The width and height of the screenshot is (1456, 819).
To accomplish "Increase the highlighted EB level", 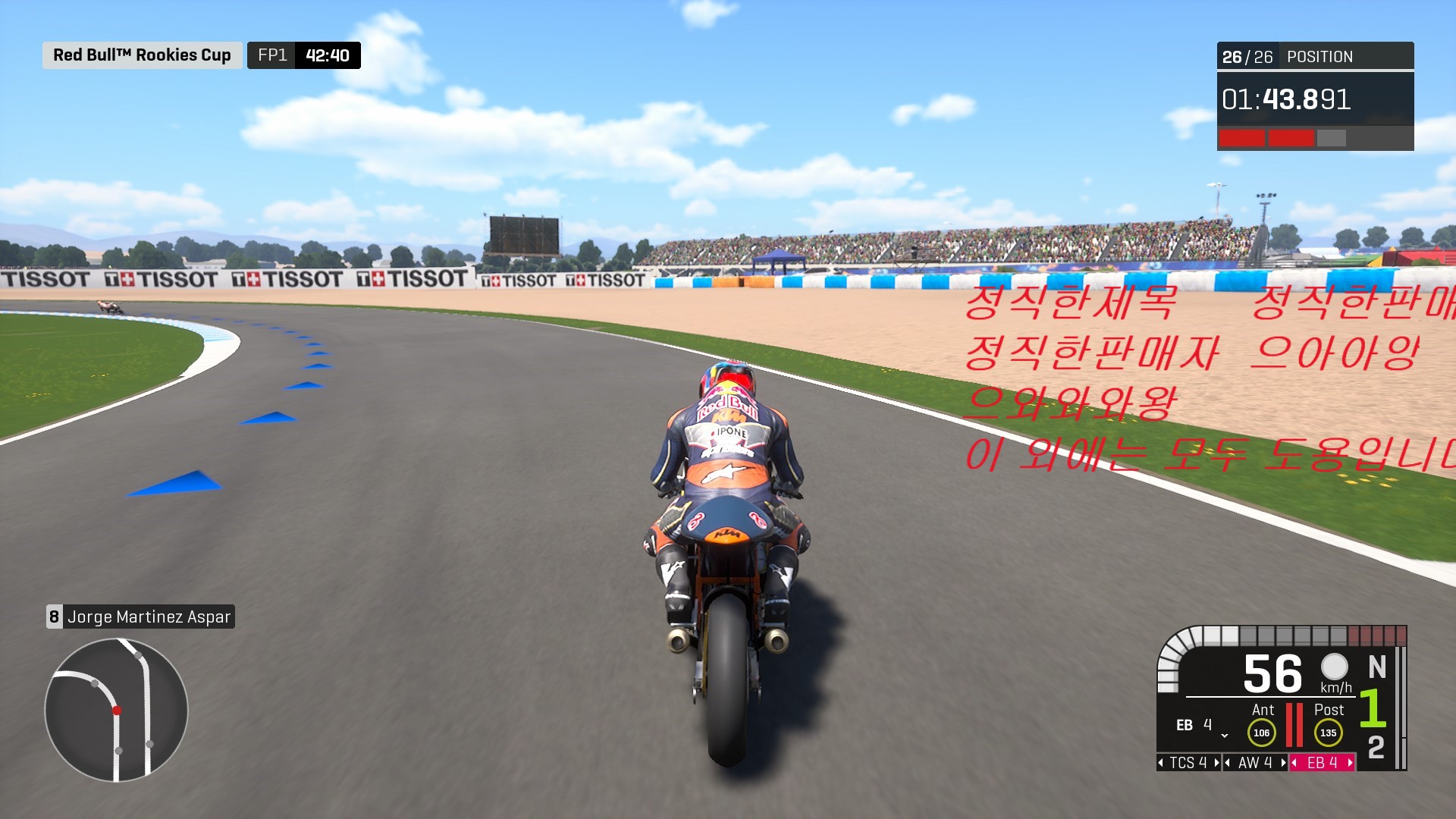I will [x=1350, y=763].
